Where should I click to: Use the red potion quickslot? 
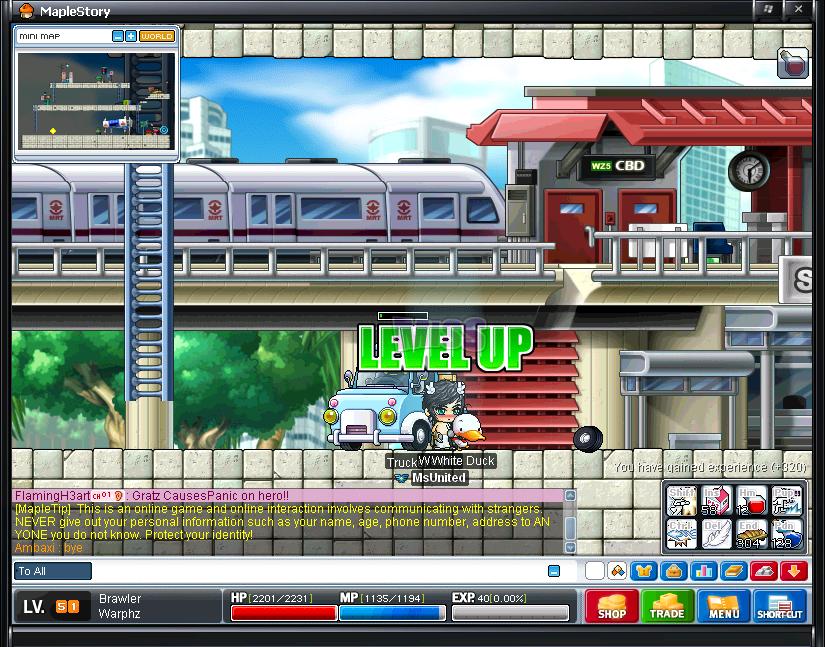click(751, 501)
